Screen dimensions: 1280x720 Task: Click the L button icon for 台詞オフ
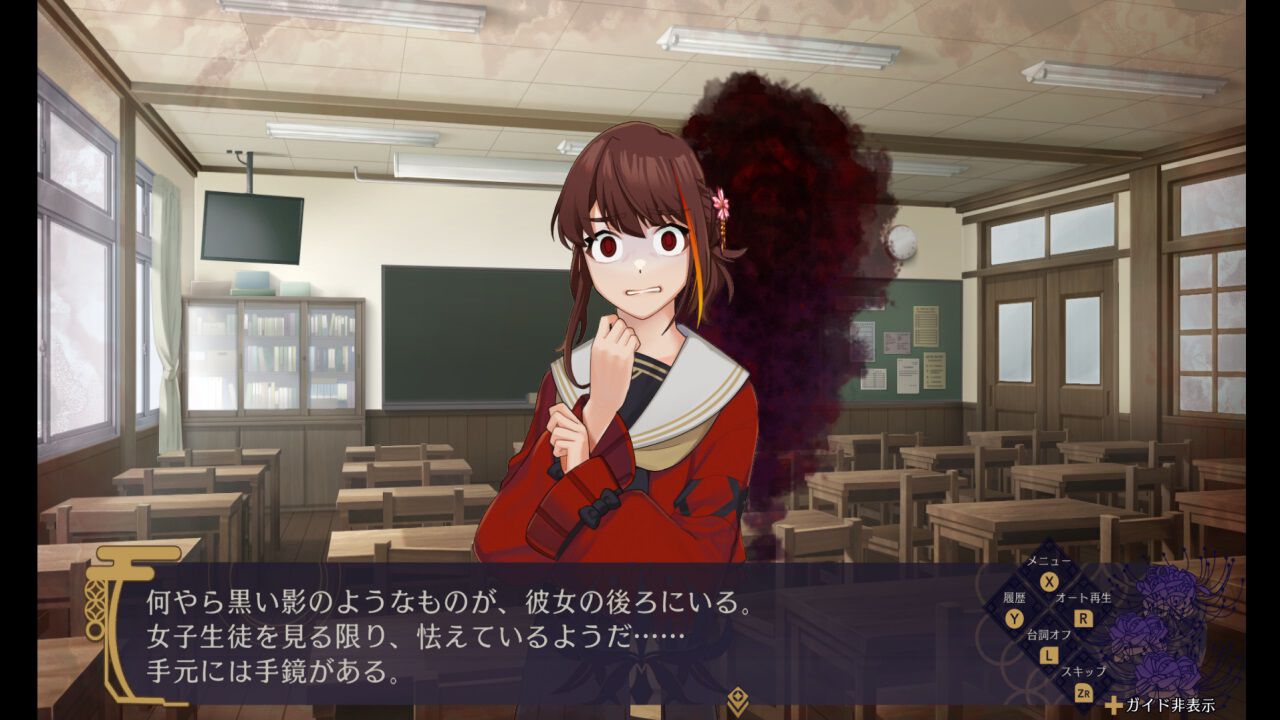(1048, 655)
